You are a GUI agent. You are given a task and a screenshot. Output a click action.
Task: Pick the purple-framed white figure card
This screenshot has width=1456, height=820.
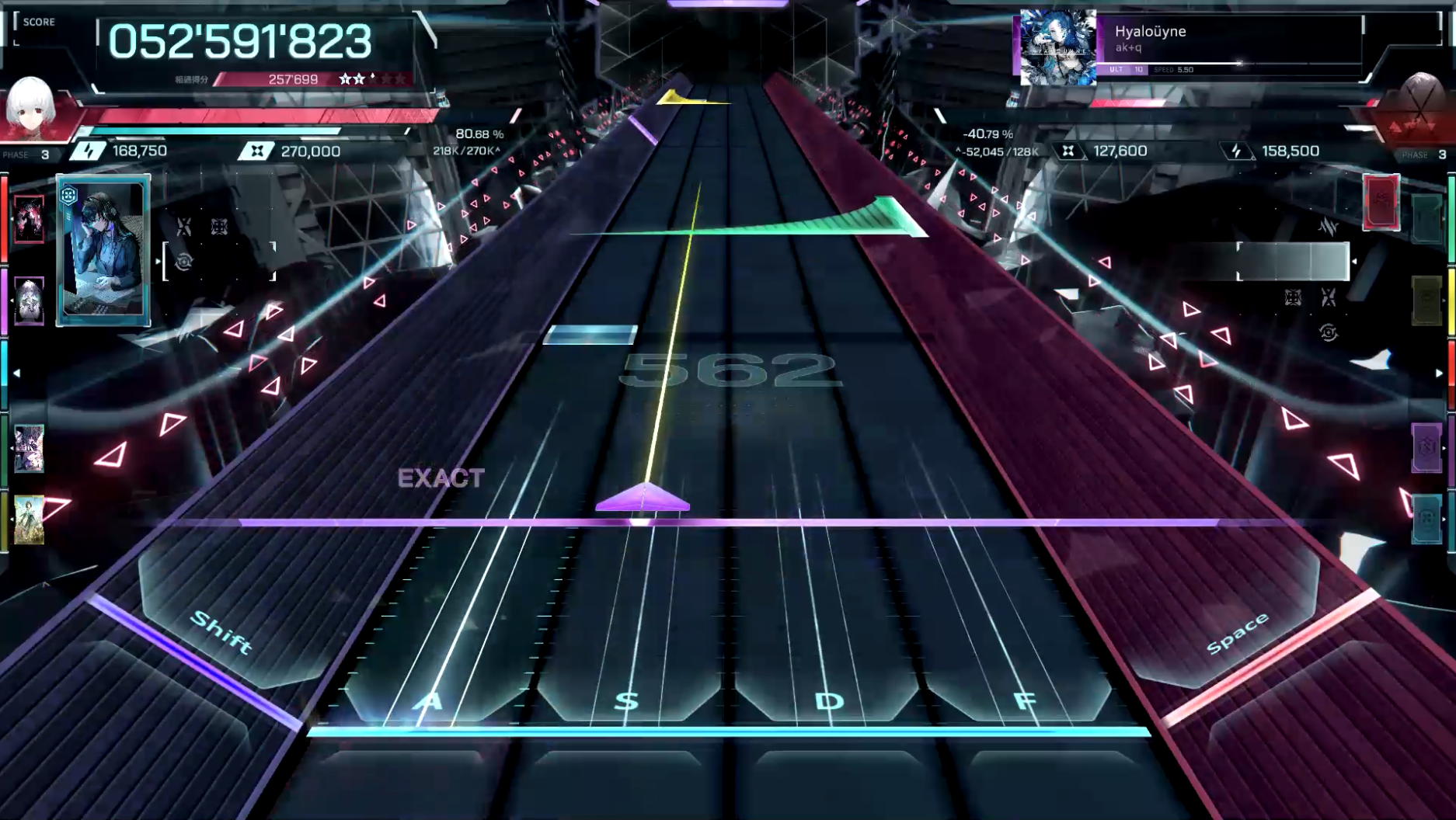(x=29, y=301)
